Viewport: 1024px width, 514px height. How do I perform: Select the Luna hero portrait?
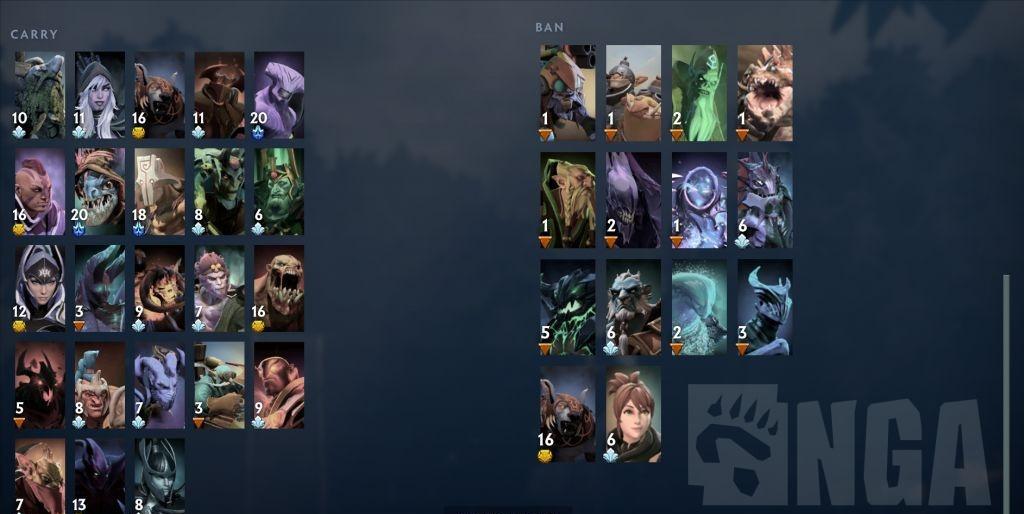39,288
